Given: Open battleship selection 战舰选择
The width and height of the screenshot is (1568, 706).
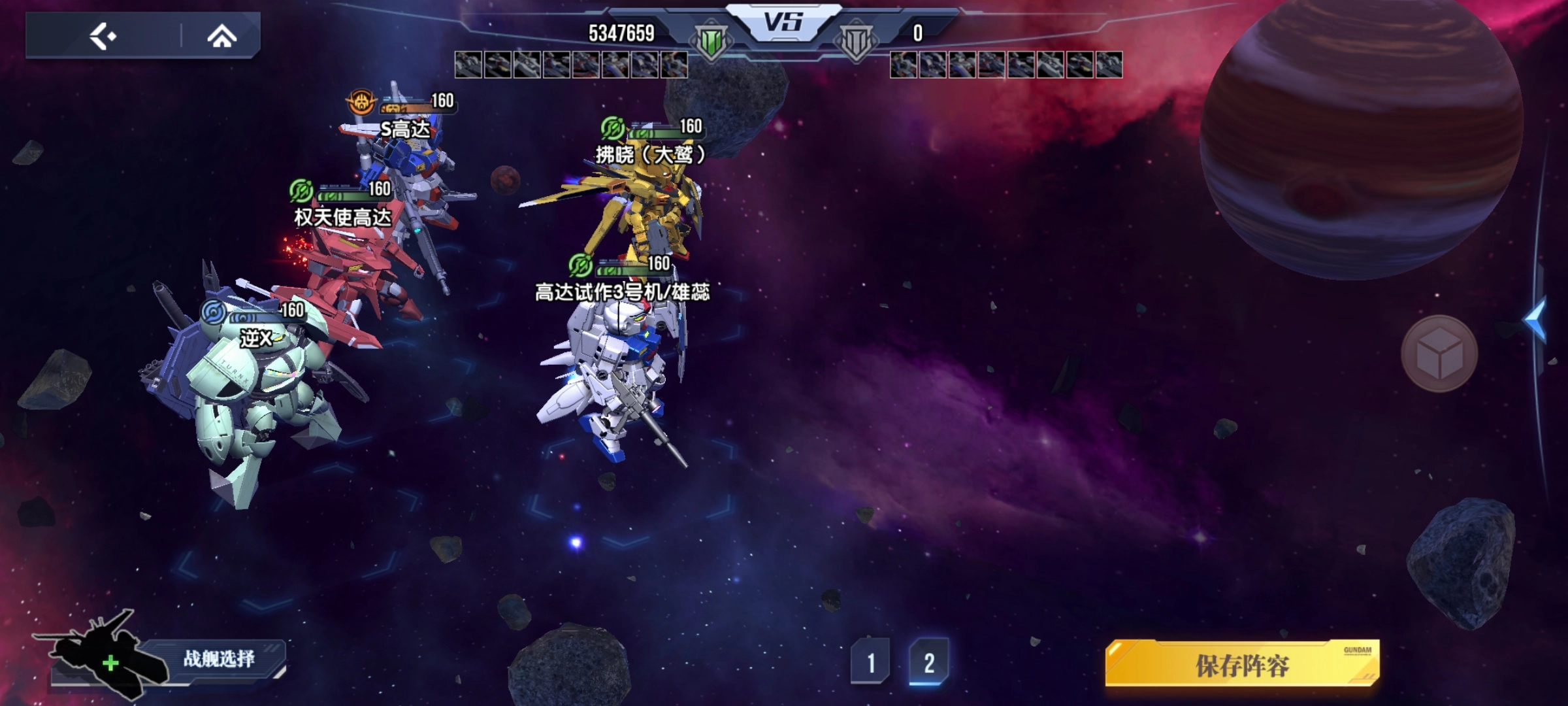Looking at the screenshot, I should pyautogui.click(x=218, y=659).
